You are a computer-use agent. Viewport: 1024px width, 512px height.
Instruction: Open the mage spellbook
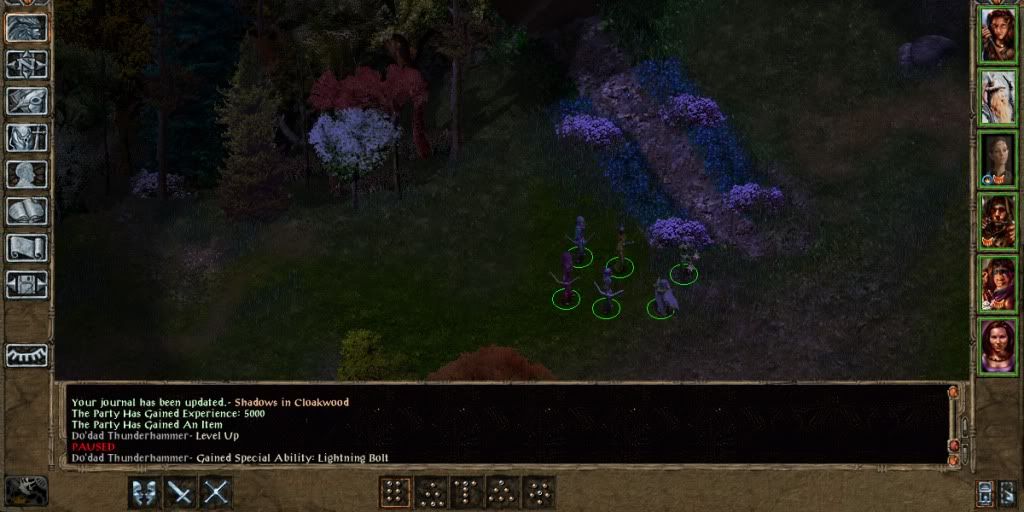(x=27, y=211)
